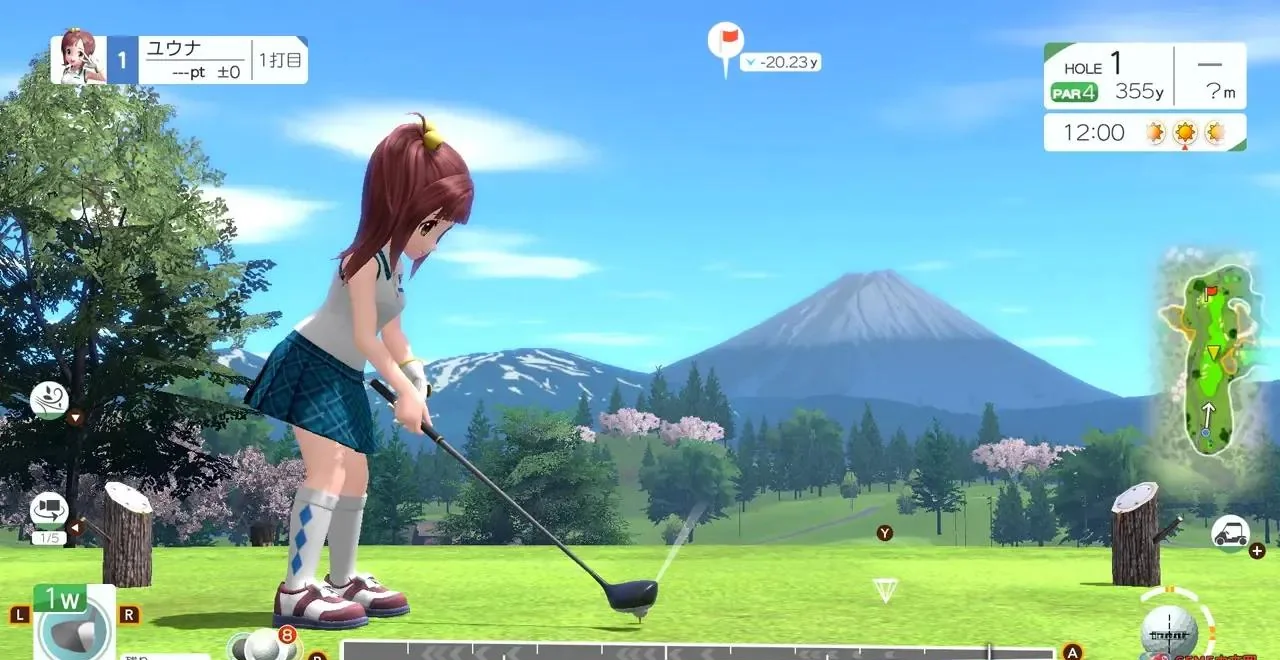Toggle the wind info icon
1280x660 pixels.
pyautogui.click(x=49, y=399)
